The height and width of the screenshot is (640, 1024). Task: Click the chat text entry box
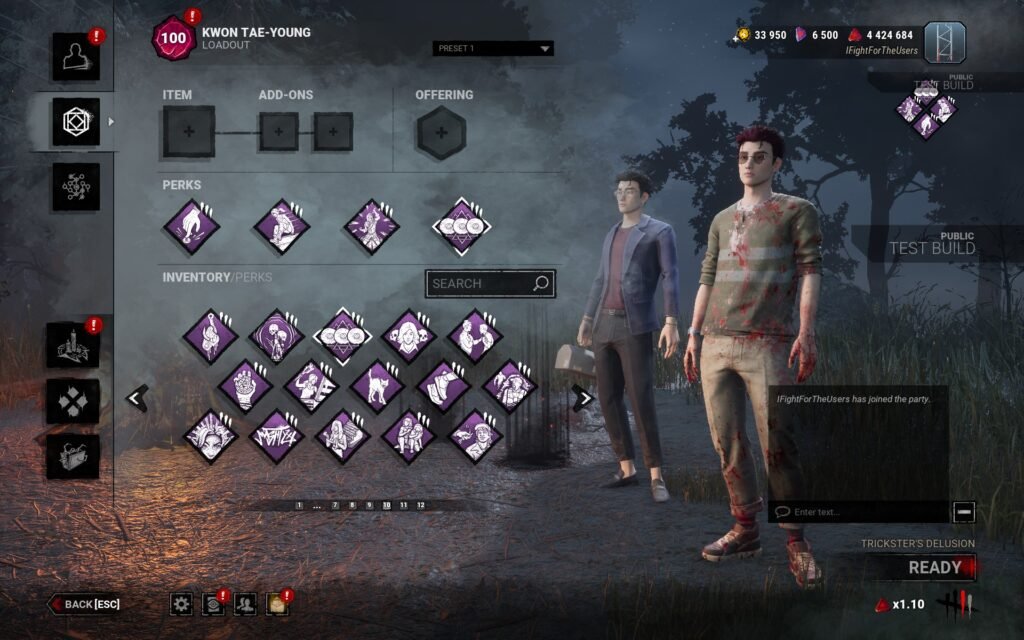pos(860,512)
